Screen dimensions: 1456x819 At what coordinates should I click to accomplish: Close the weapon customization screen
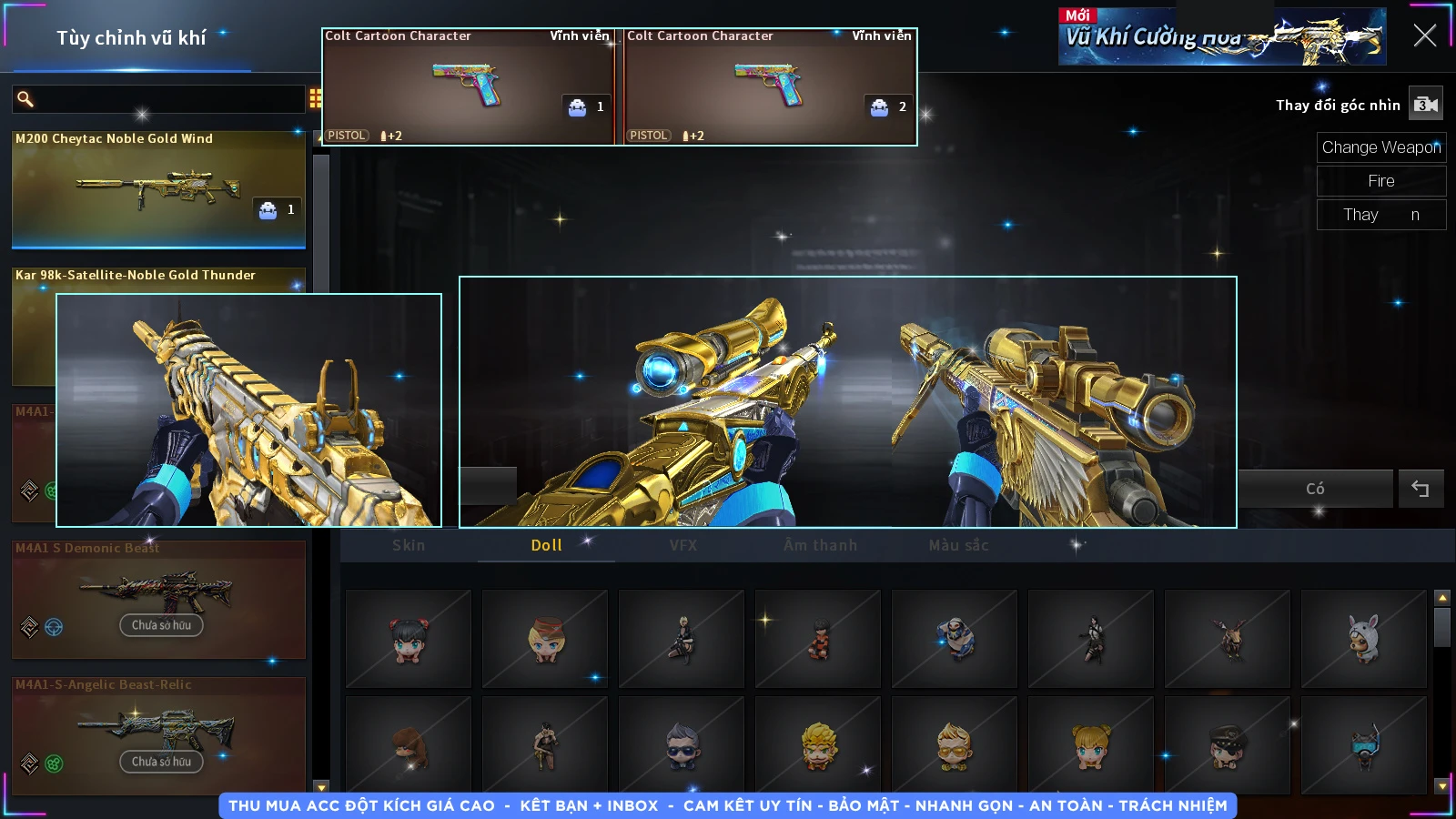tap(1424, 35)
